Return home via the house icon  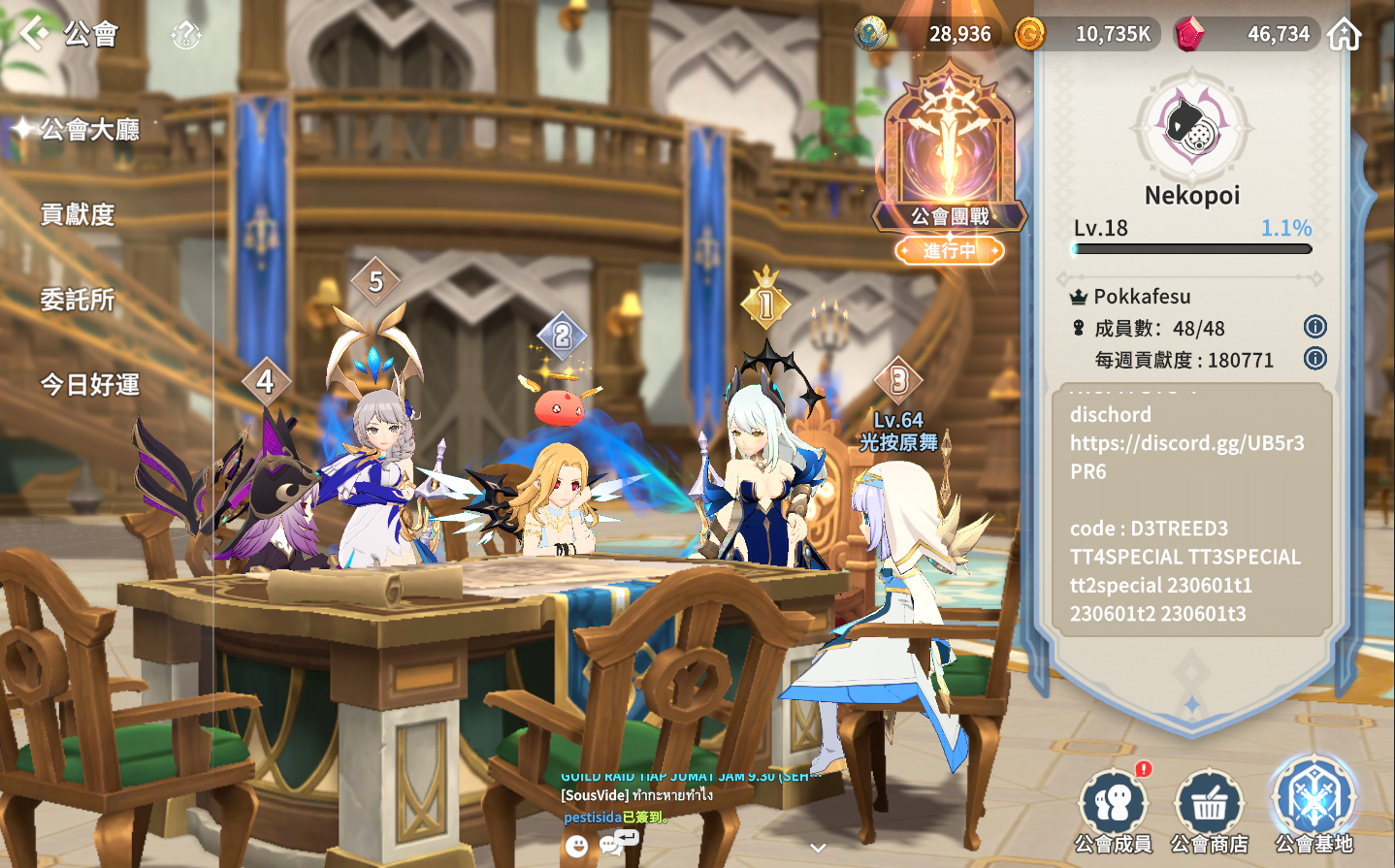coord(1345,34)
